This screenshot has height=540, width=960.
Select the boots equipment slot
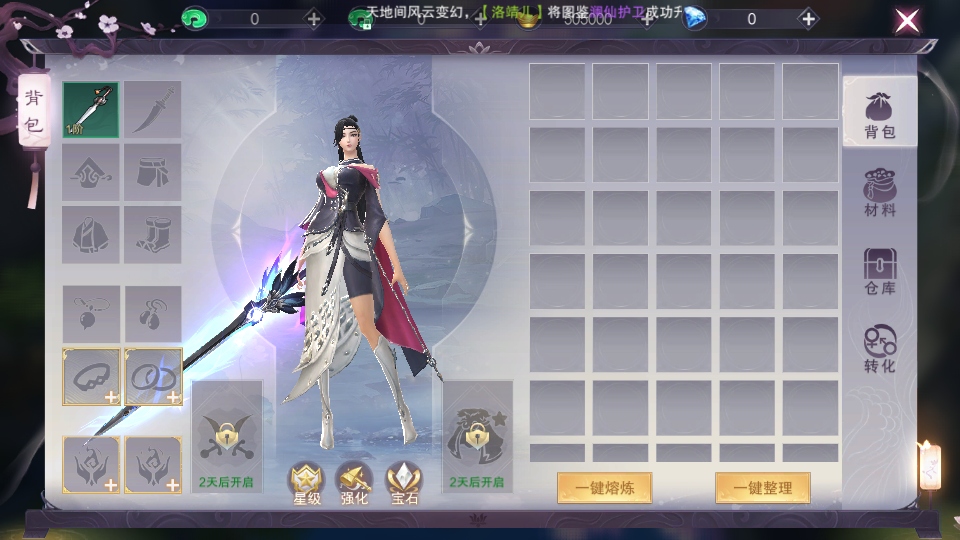coord(153,234)
